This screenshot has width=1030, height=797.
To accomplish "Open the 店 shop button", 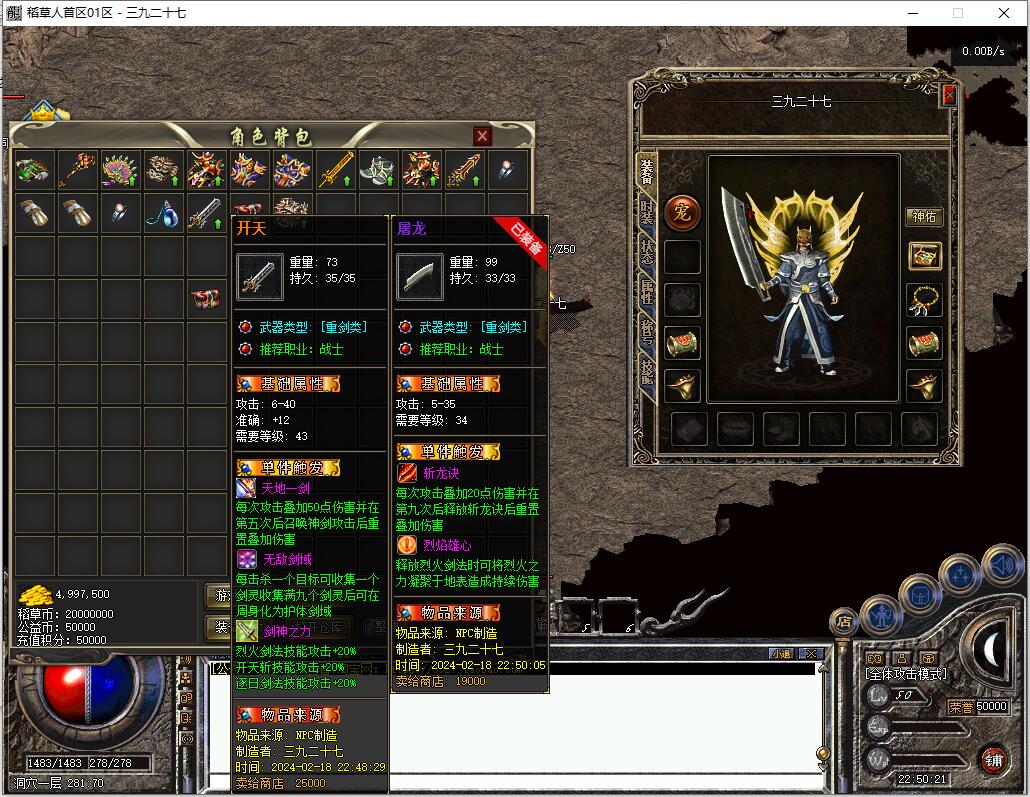I will coord(844,622).
